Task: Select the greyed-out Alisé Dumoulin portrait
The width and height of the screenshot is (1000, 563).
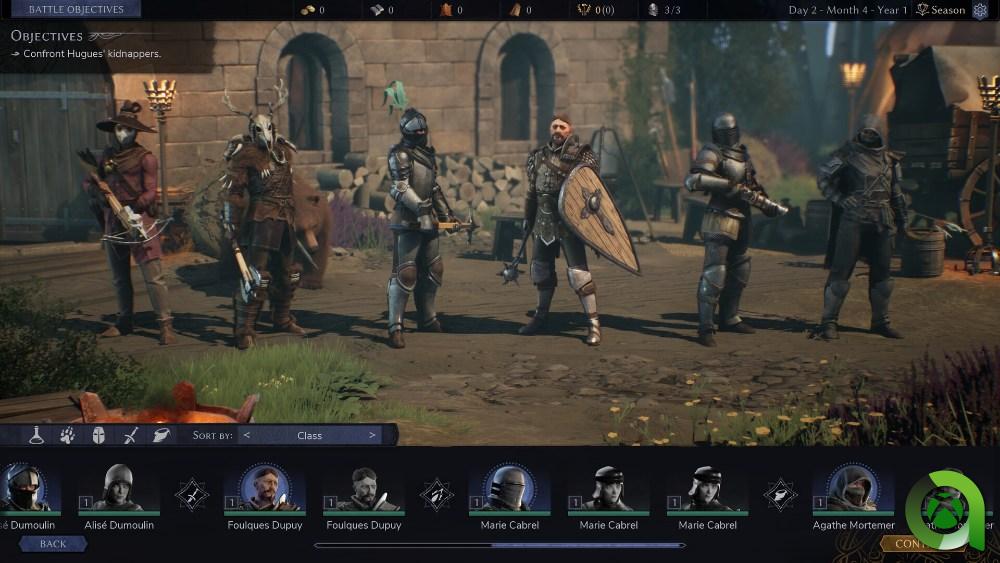Action: [118, 490]
